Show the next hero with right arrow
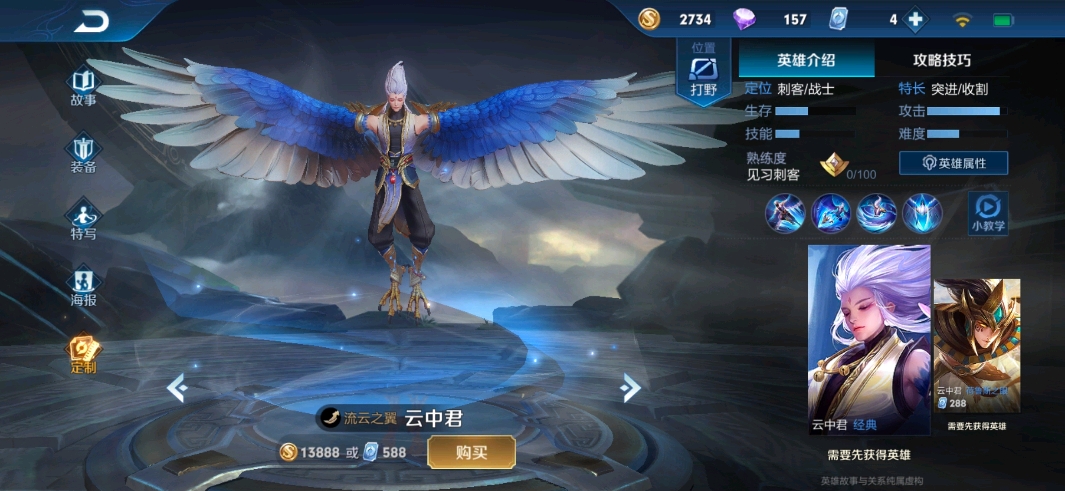Screen dimensions: 1065x491 point(630,386)
